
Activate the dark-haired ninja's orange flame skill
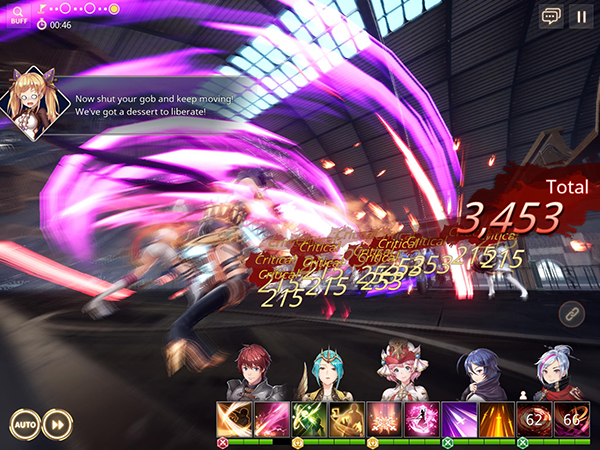pos(495,418)
